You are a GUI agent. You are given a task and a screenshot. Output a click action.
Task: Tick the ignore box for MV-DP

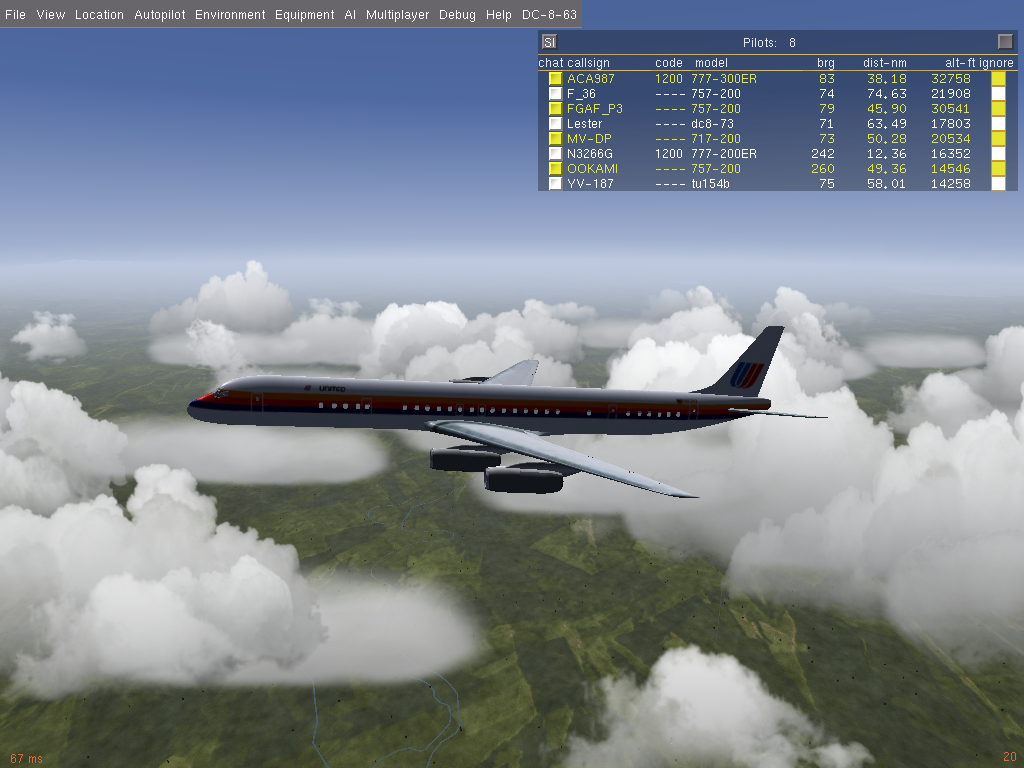(998, 139)
